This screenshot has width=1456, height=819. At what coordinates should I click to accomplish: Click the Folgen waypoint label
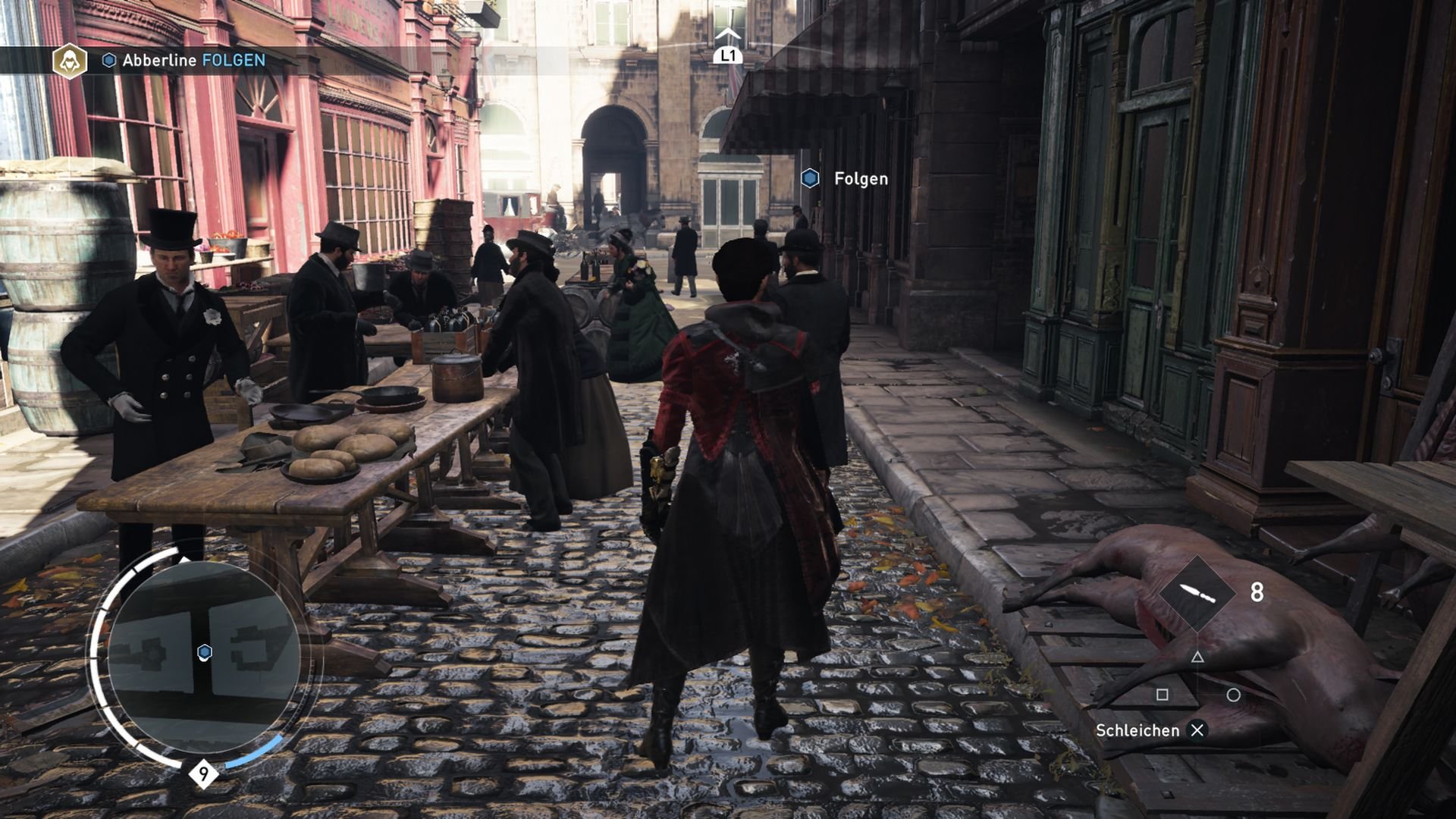tap(861, 179)
